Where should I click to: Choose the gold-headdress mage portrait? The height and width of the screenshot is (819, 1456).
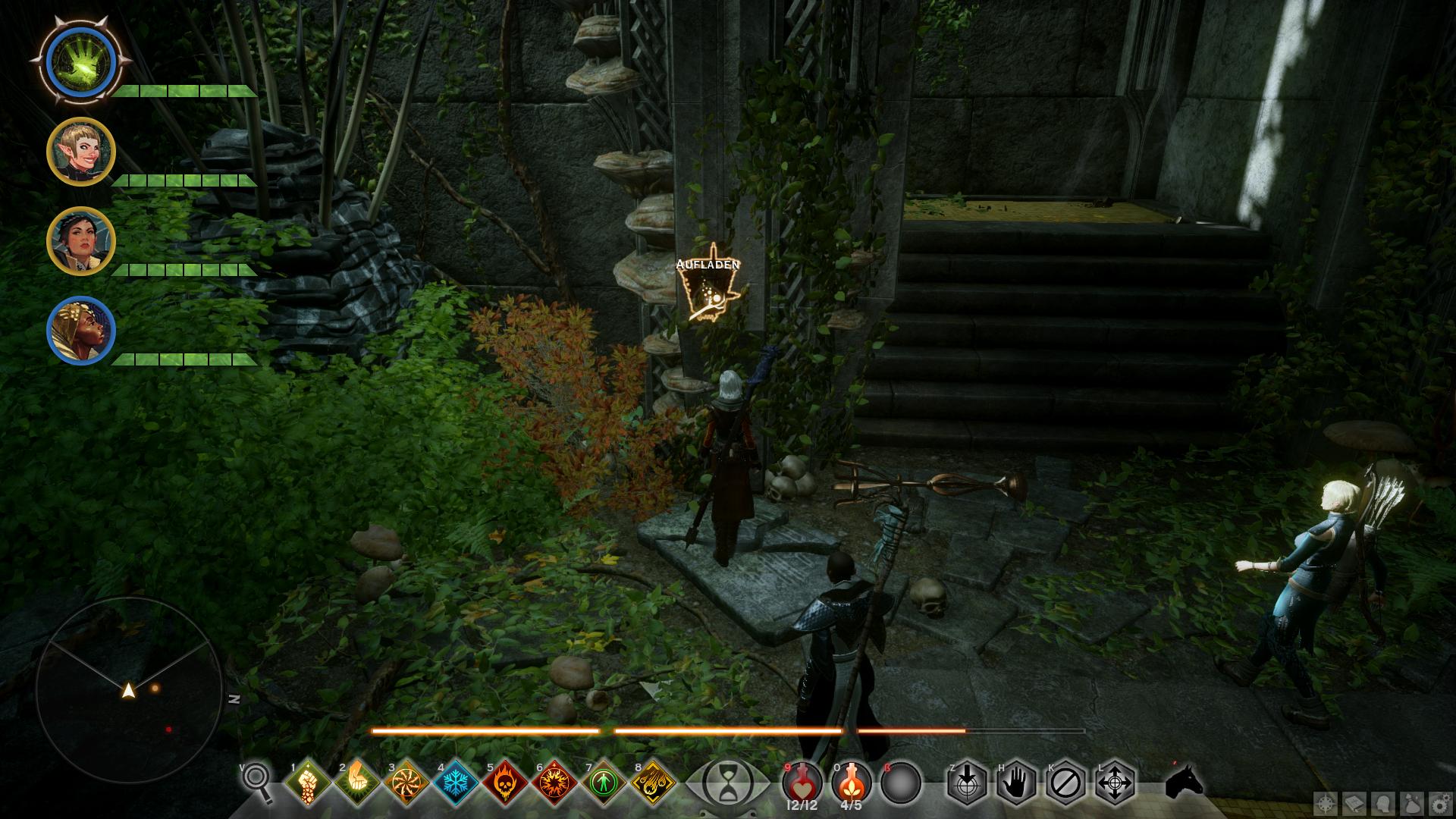pos(80,331)
